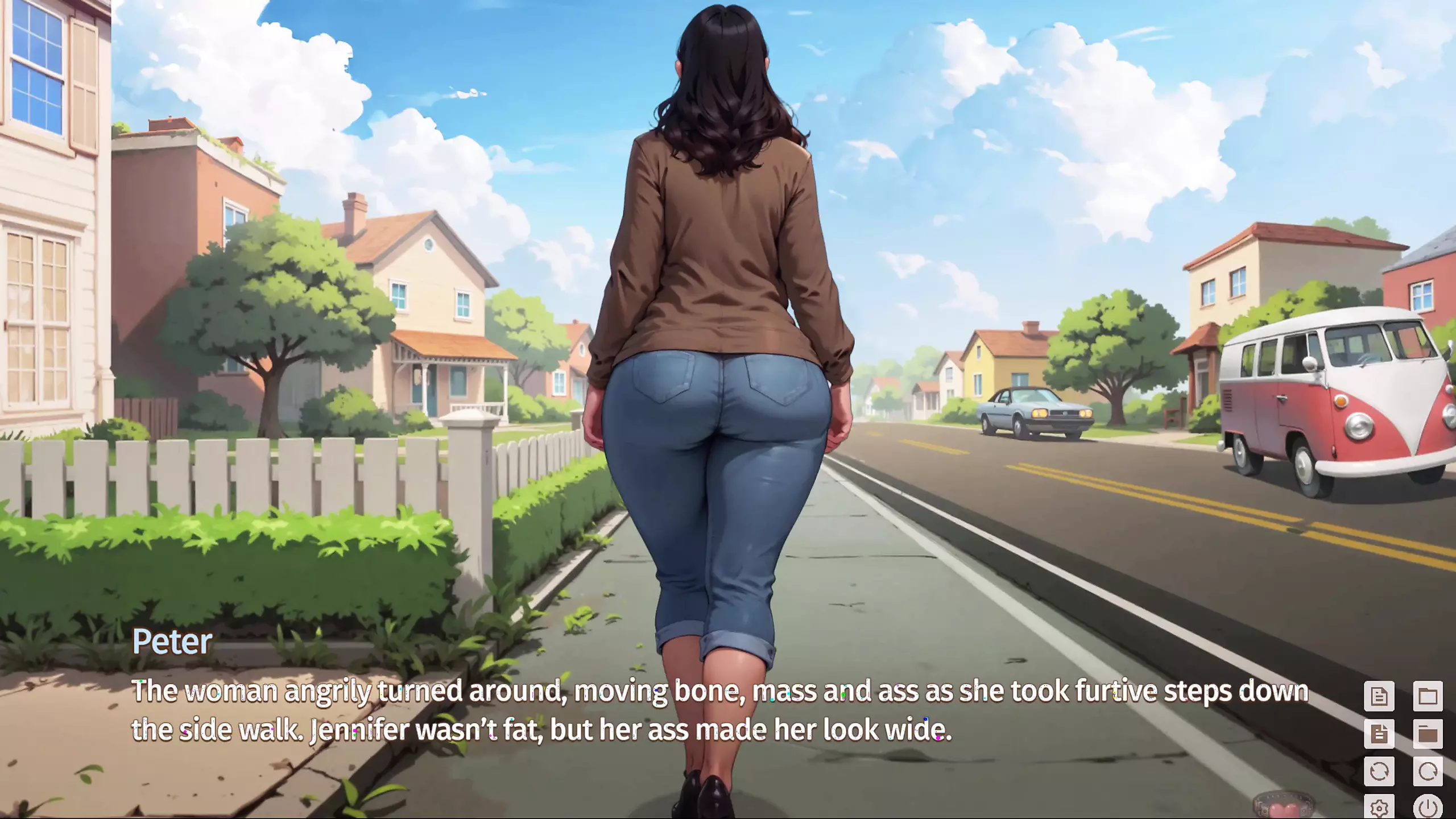Open the outlined folder icon button
Screen dimensions: 1456x819
[x=1428, y=696]
